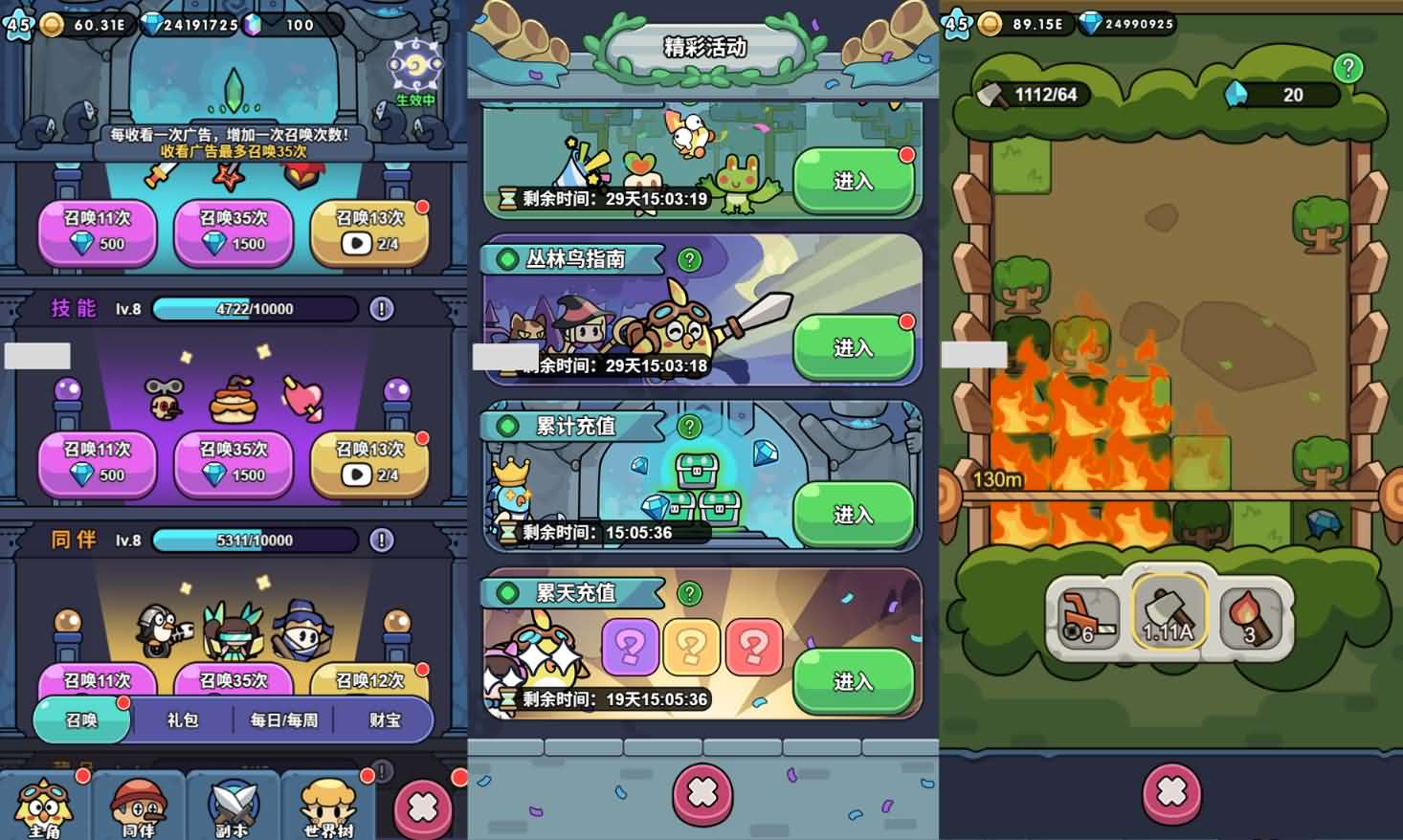This screenshot has width=1403, height=840.
Task: Enter the 累计充值 event
Action: click(x=854, y=515)
